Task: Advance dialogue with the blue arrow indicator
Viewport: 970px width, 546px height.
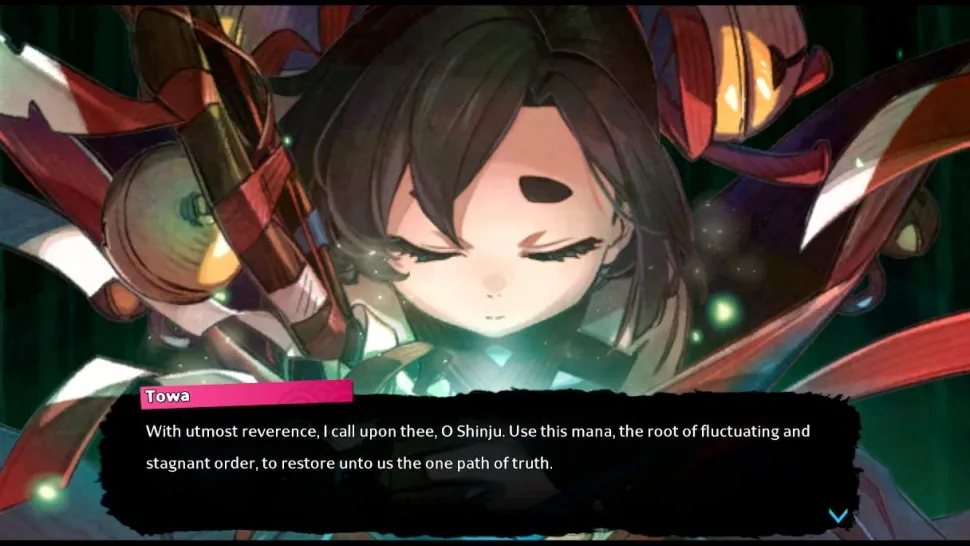Action: [838, 515]
